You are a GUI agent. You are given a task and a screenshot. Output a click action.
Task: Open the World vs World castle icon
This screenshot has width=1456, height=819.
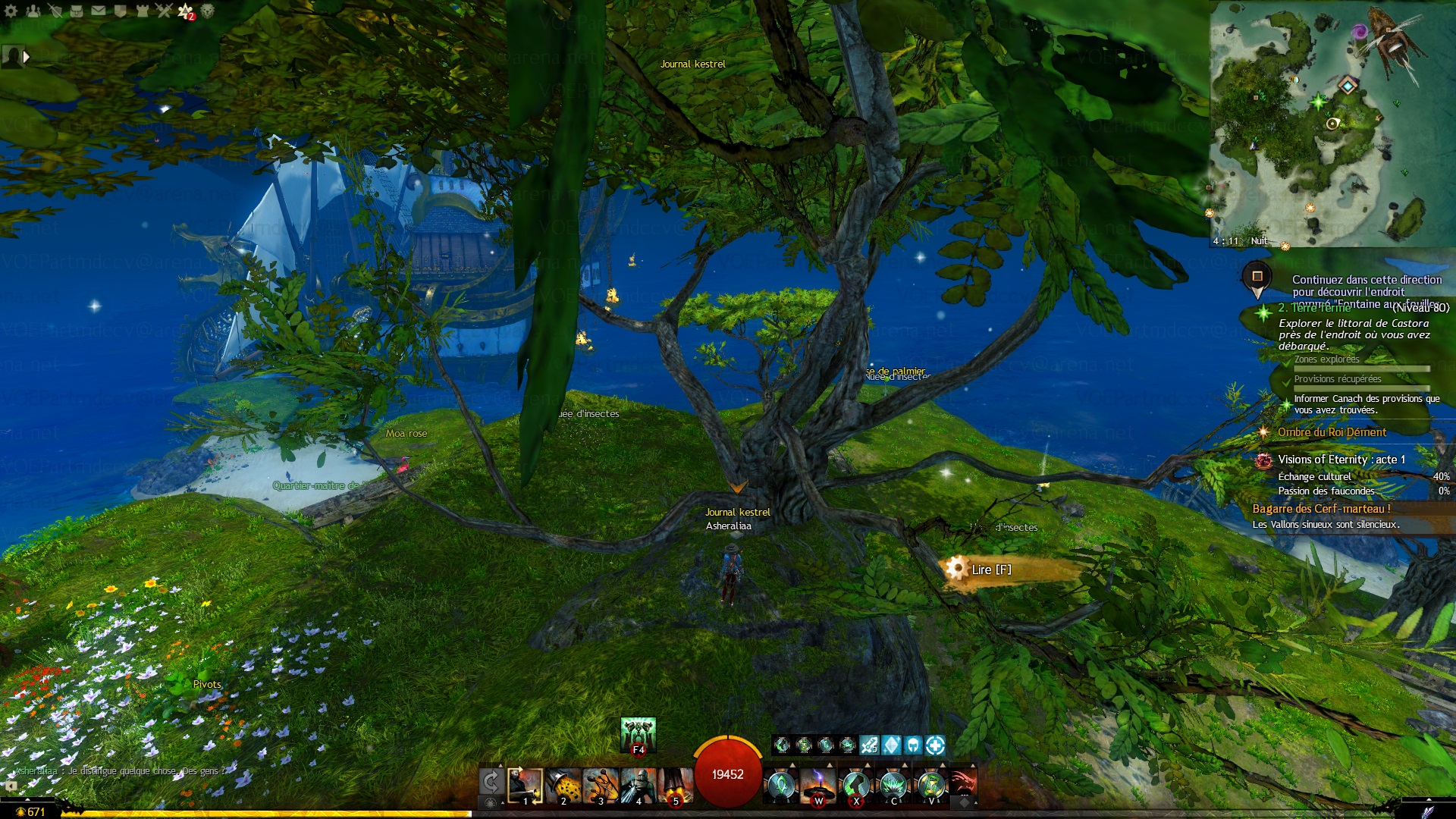click(x=142, y=11)
